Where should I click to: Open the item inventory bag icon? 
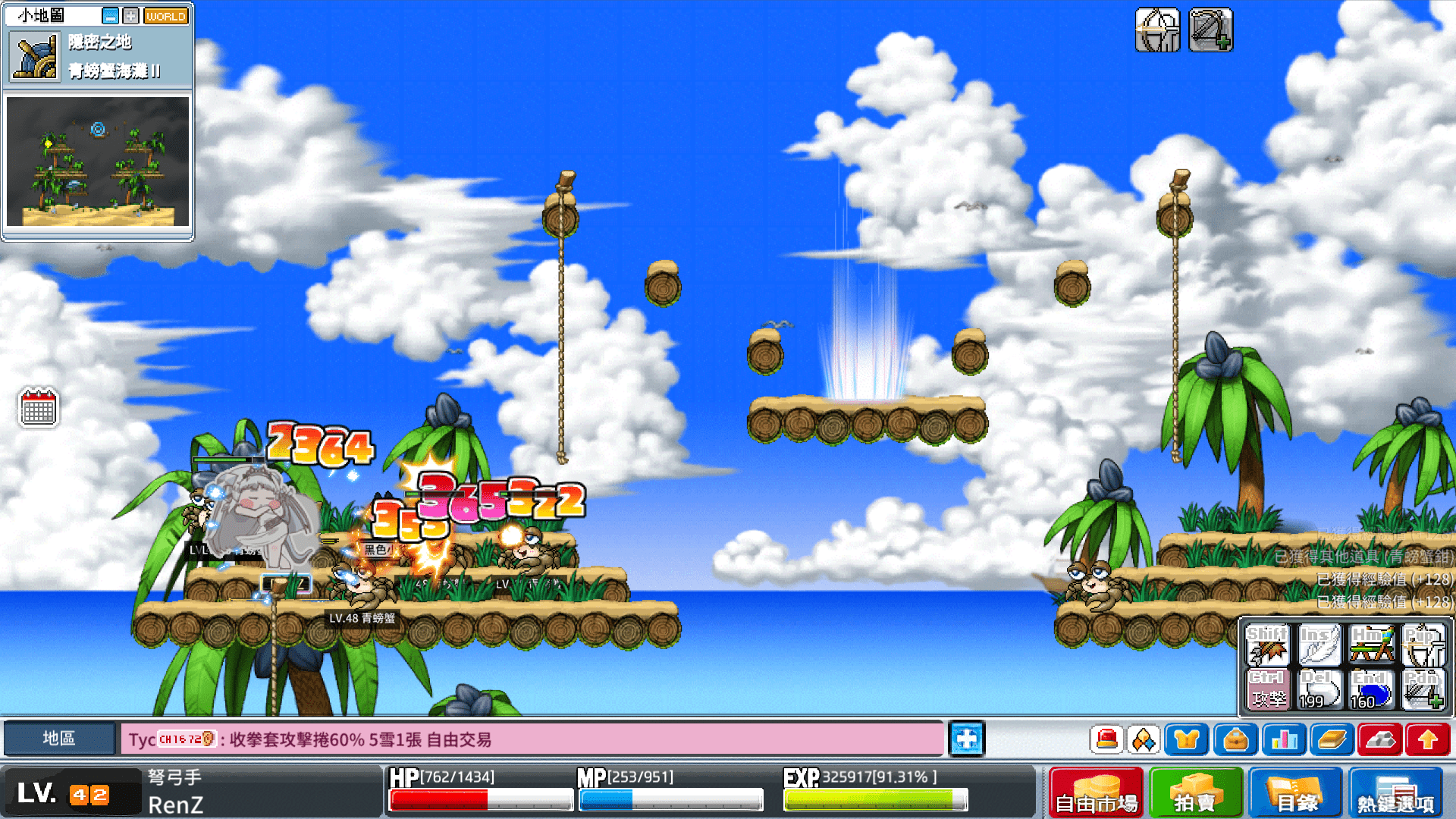(1235, 739)
